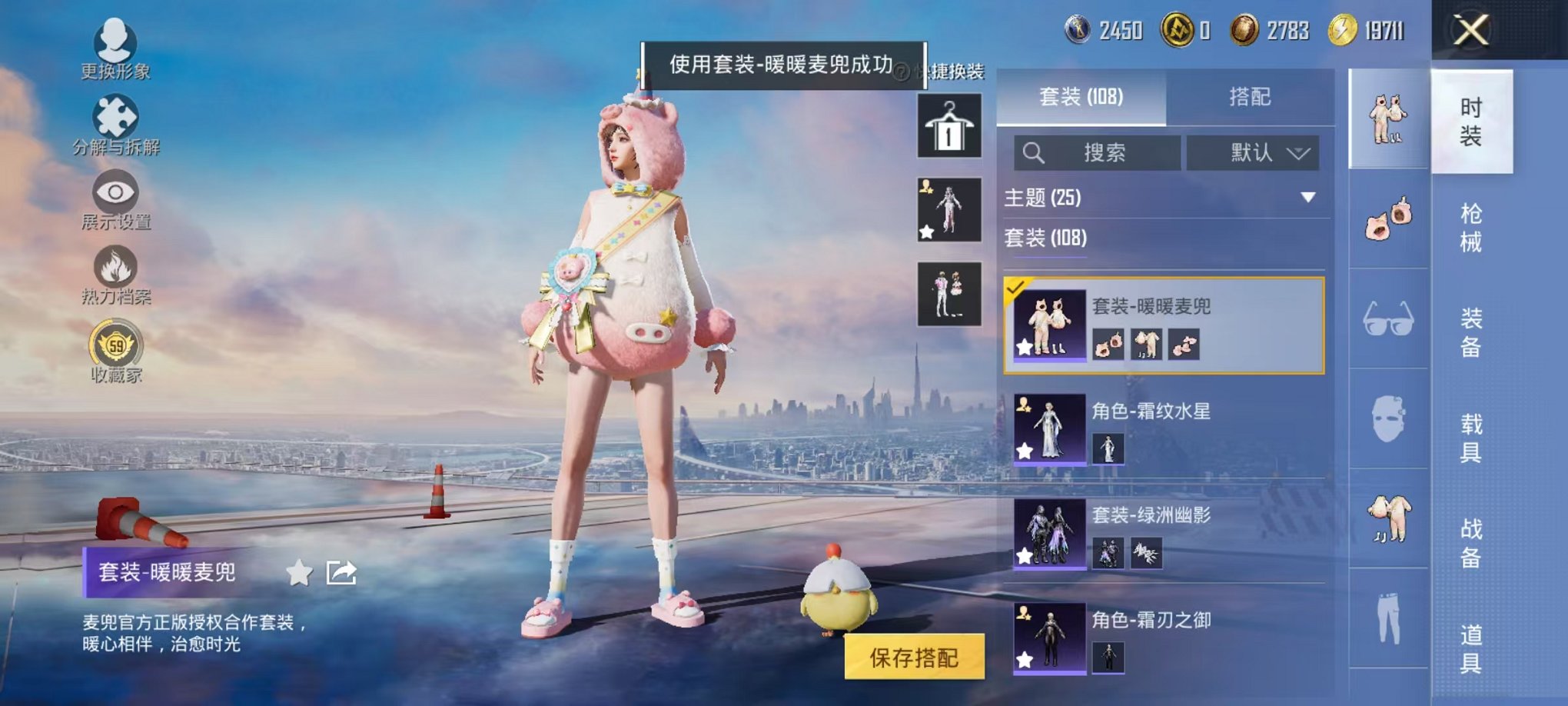Image resolution: width=1568 pixels, height=706 pixels.
Task: Switch to the 搭配 tab
Action: coord(1251,97)
